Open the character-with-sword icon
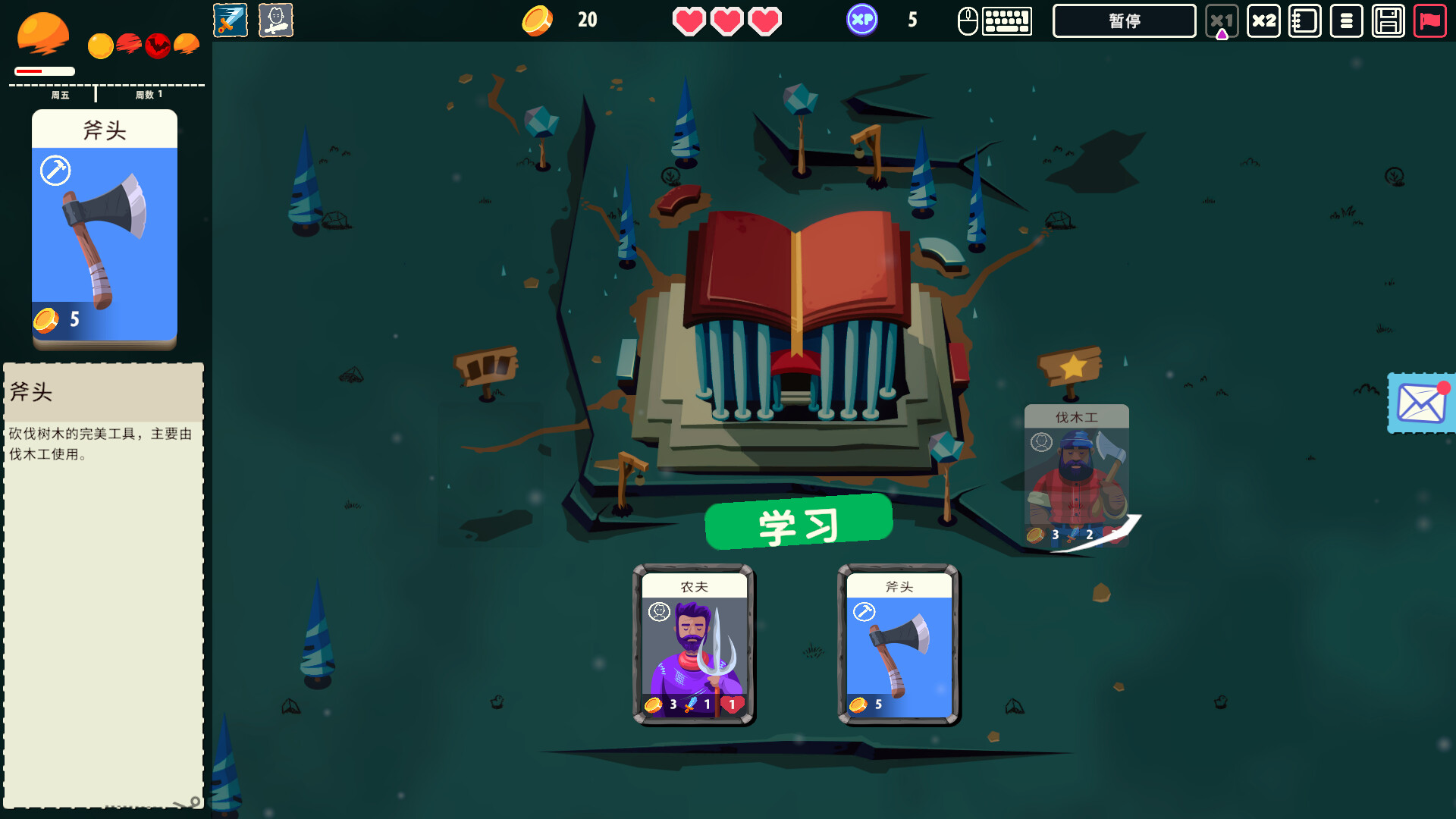 tap(275, 20)
